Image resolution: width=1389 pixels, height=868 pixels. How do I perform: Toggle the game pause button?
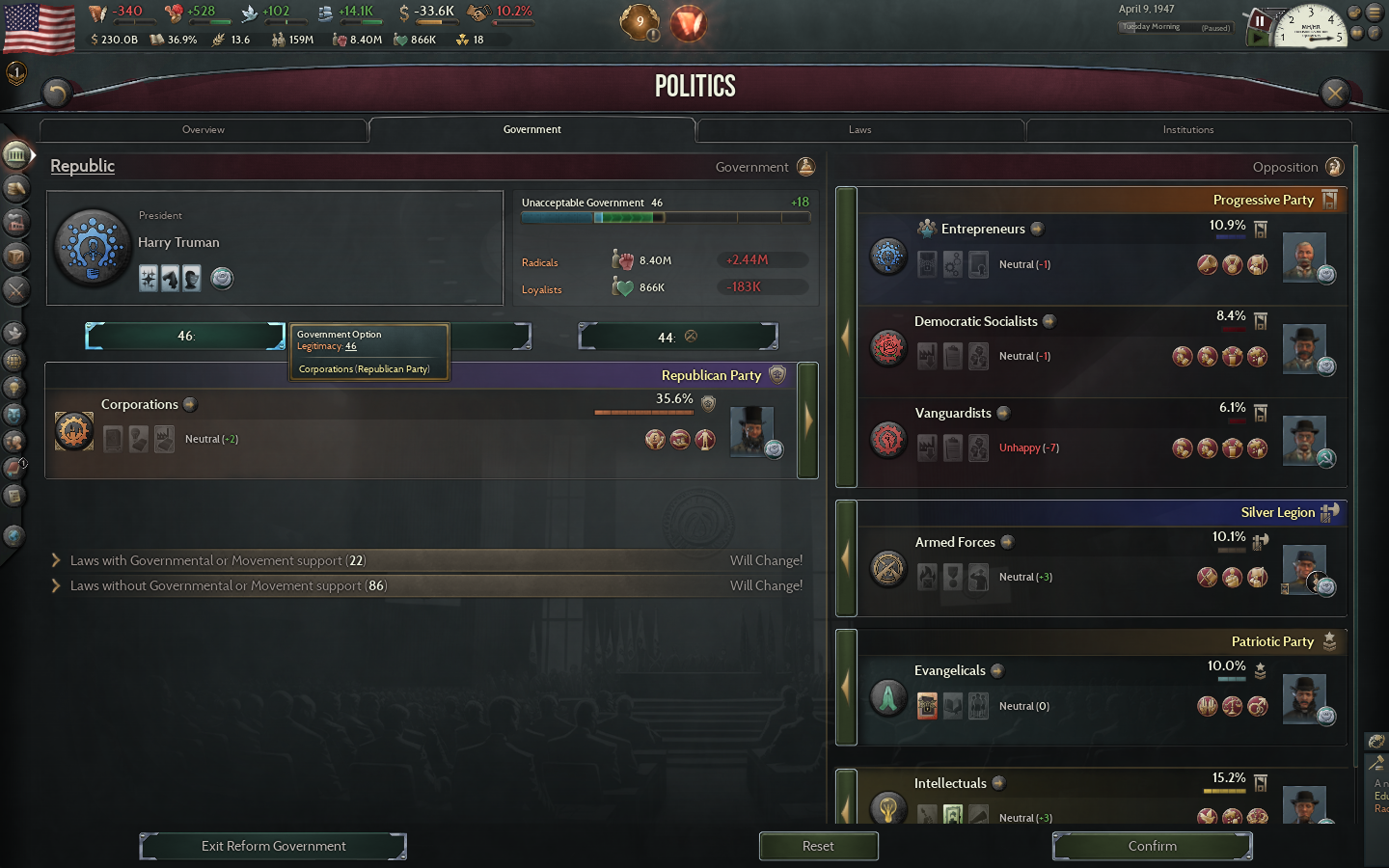pos(1260,21)
